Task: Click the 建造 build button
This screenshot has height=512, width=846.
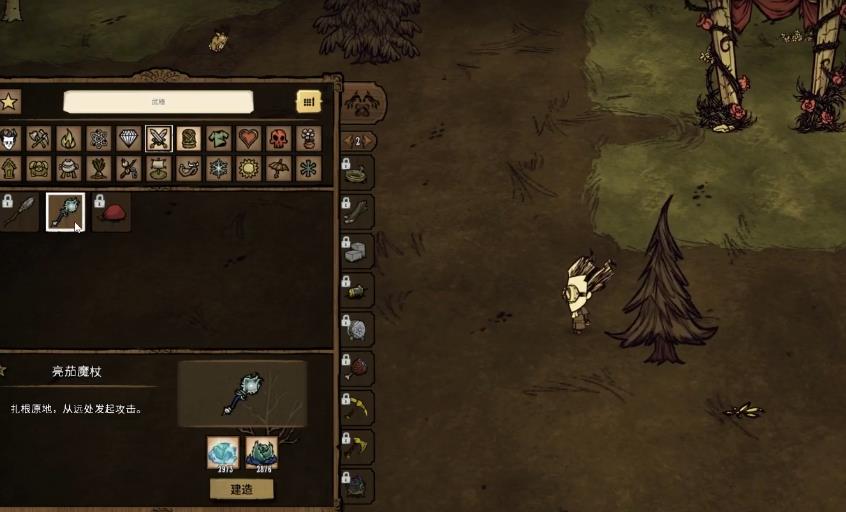Action: point(241,489)
